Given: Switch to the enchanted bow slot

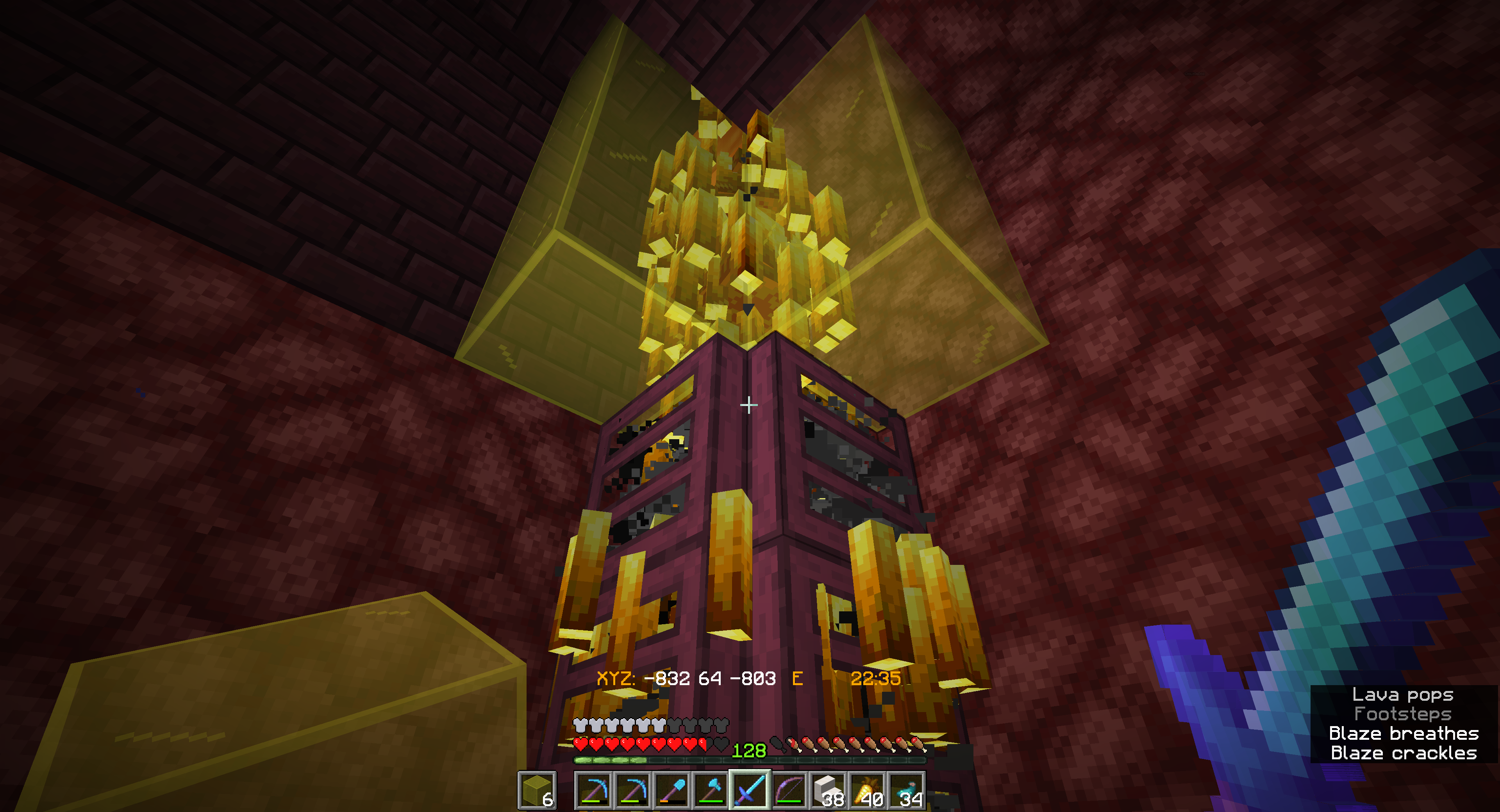Looking at the screenshot, I should point(788,791).
